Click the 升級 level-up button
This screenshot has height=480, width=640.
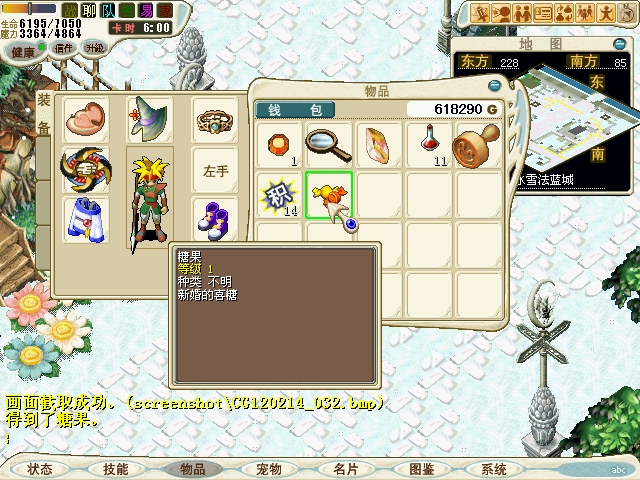coord(95,48)
